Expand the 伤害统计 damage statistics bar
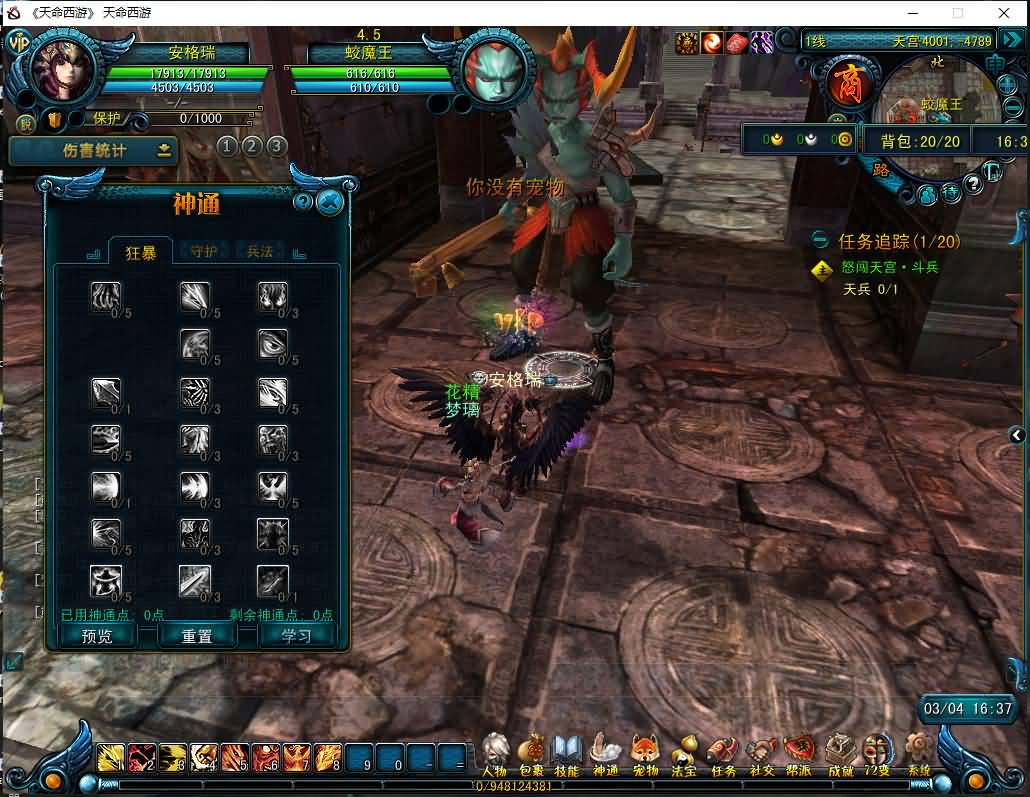Image resolution: width=1030 pixels, height=797 pixels. point(165,151)
